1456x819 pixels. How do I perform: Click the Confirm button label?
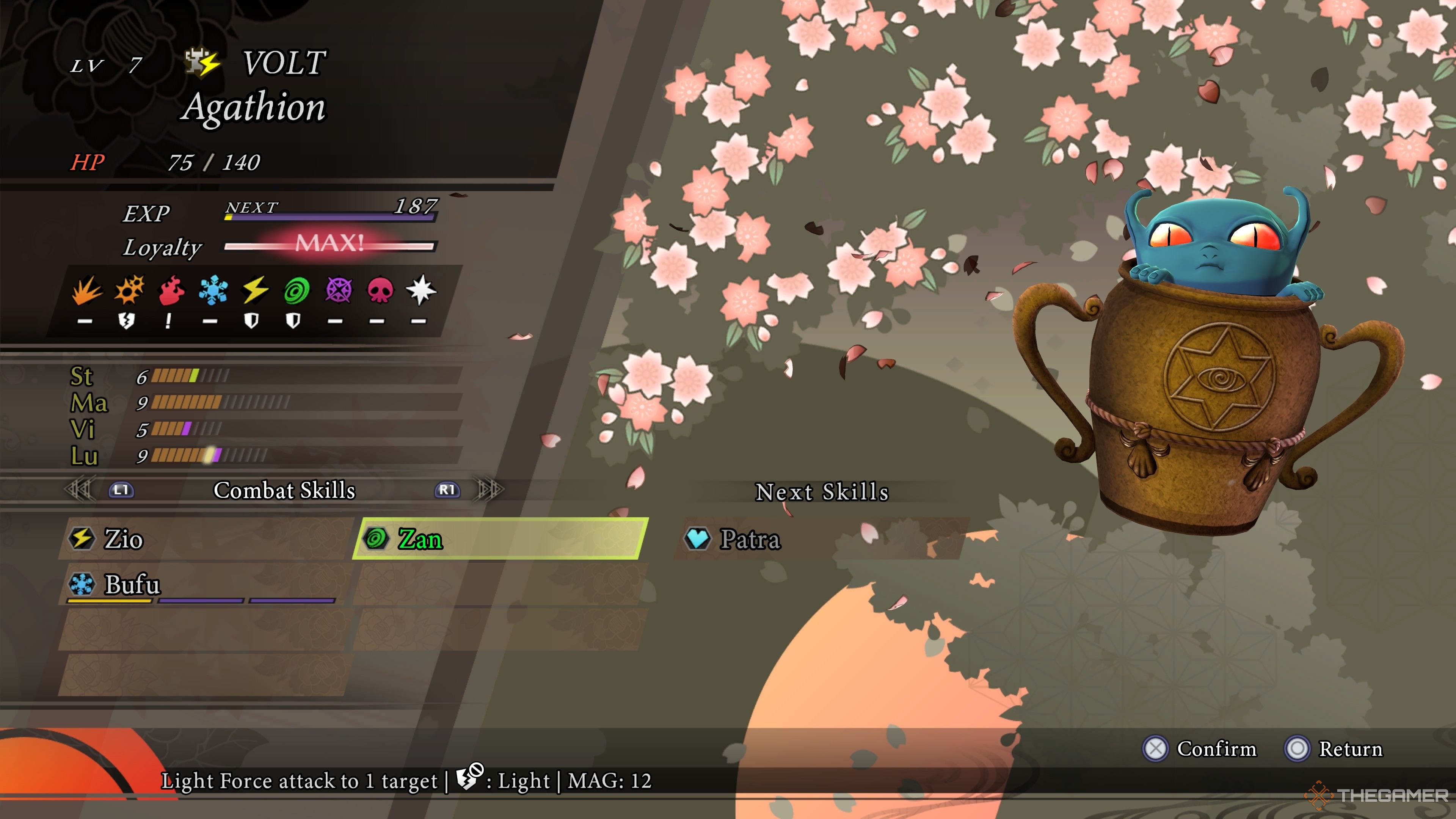pos(1216,749)
